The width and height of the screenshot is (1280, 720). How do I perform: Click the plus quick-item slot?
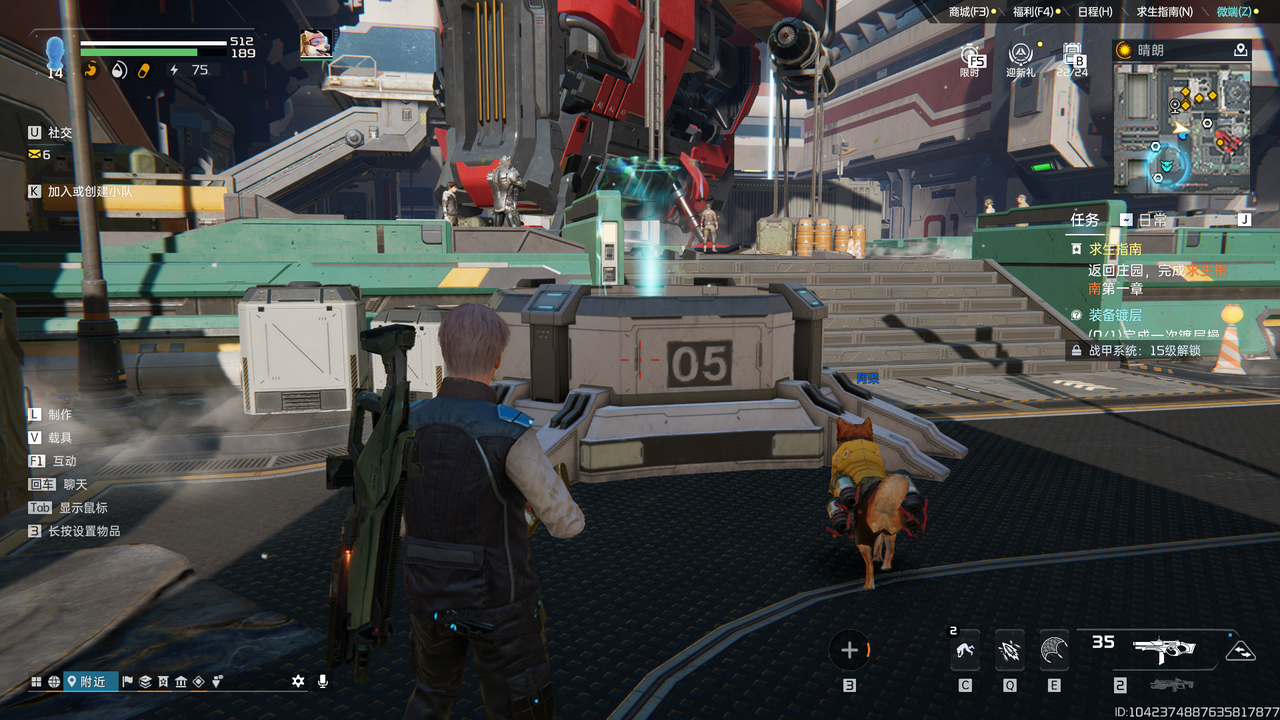point(850,651)
